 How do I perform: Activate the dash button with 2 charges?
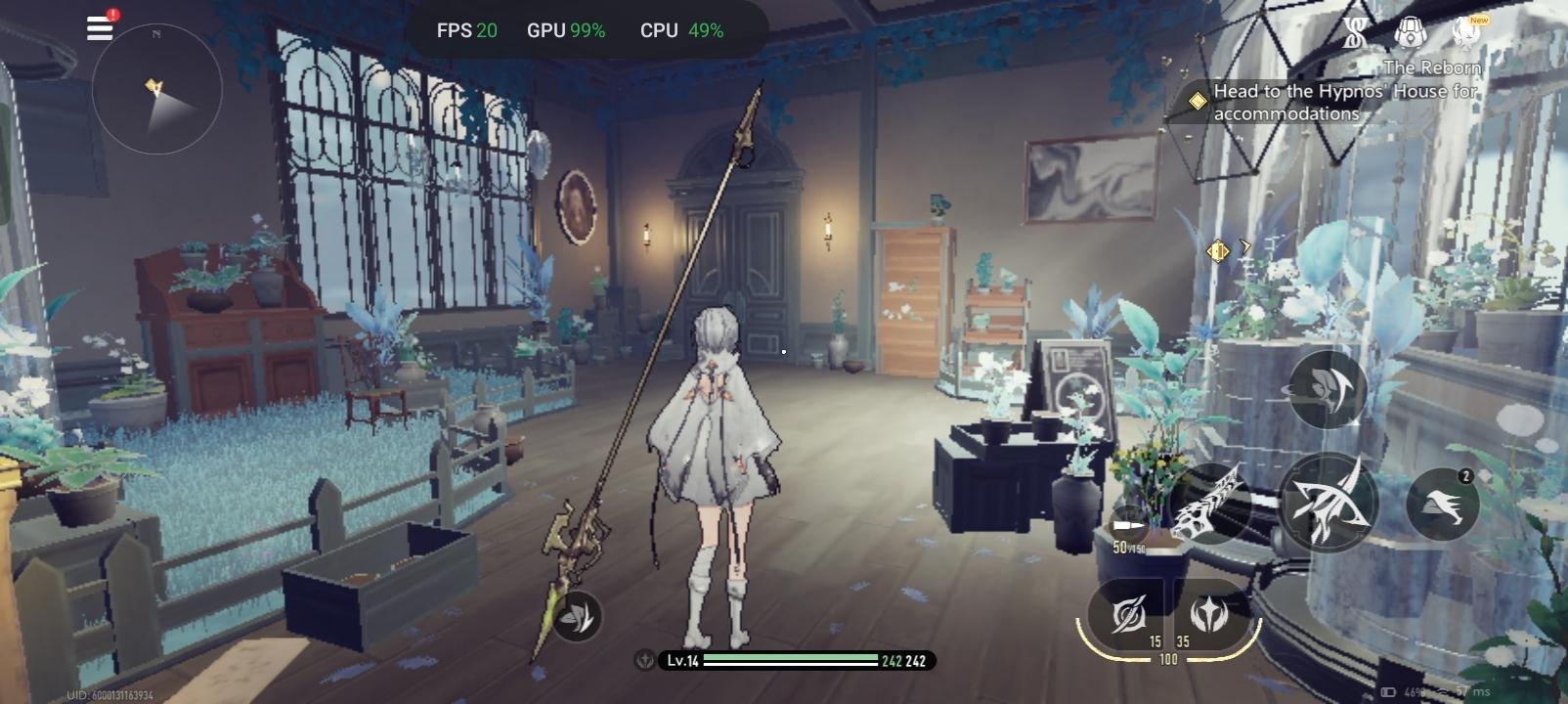[1442, 504]
